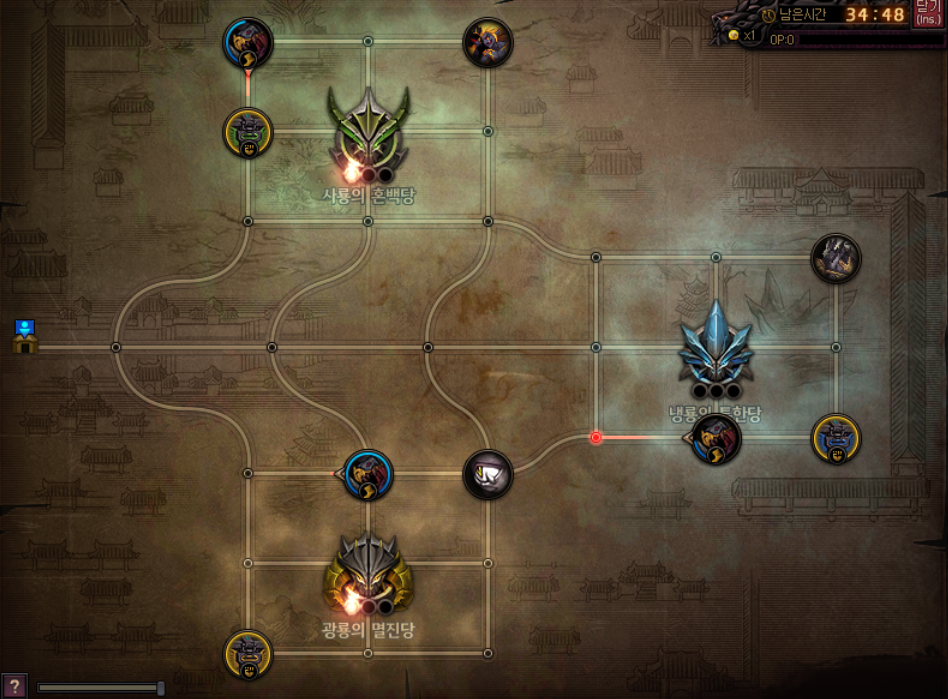Image resolution: width=948 pixels, height=699 pixels.
Task: Click the map zoom slider handle
Action: (160, 687)
